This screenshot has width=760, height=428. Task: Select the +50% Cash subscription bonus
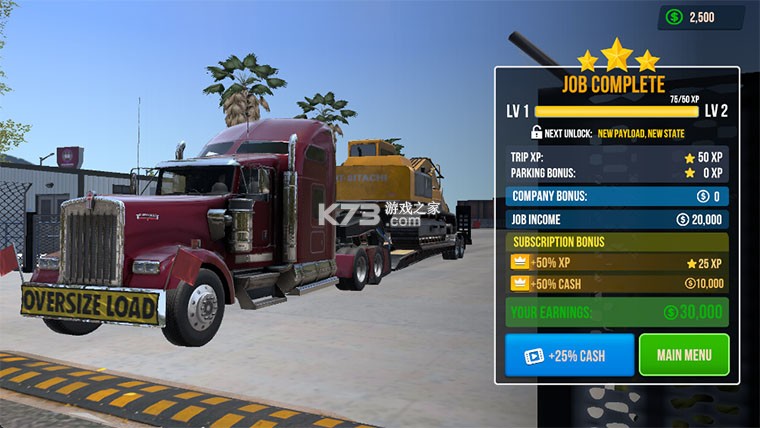617,285
